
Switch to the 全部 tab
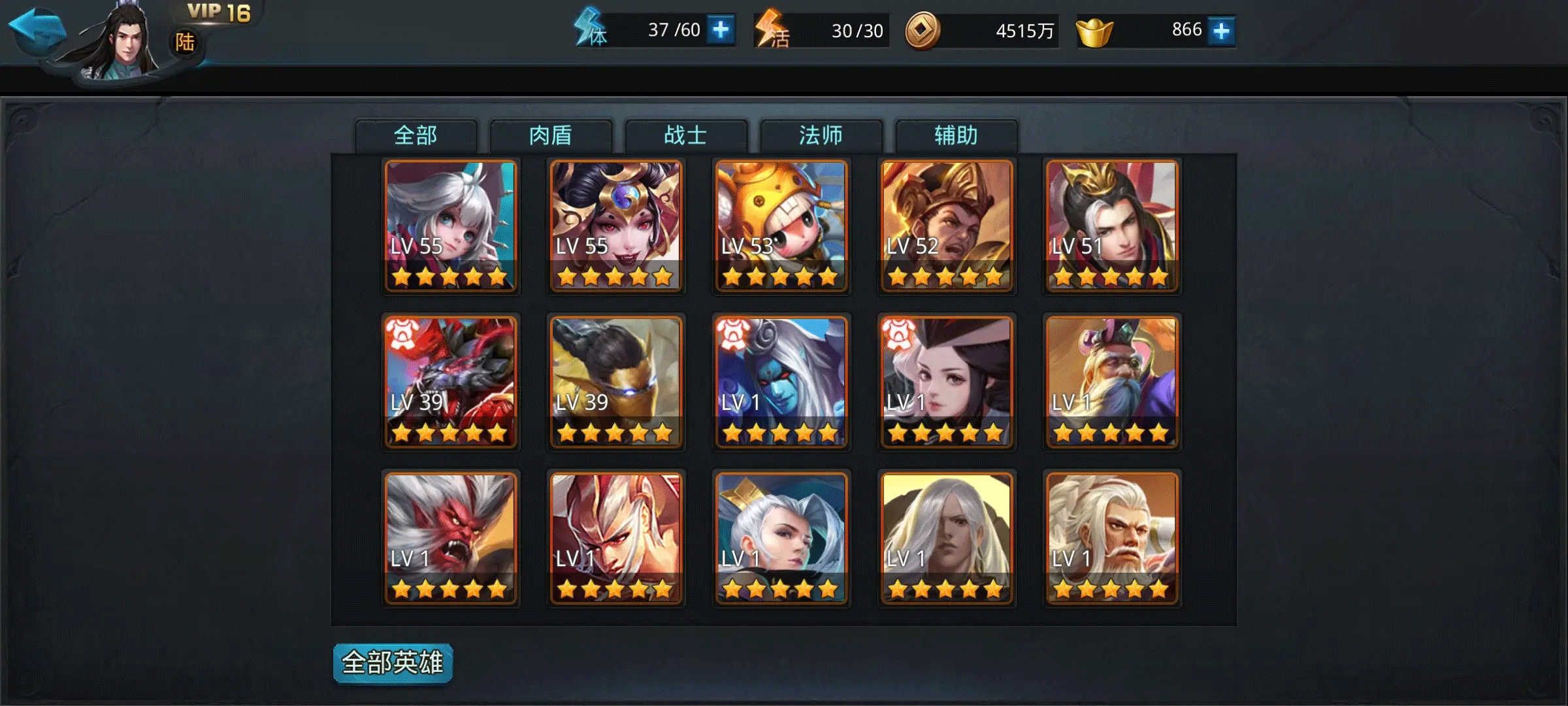pyautogui.click(x=416, y=135)
